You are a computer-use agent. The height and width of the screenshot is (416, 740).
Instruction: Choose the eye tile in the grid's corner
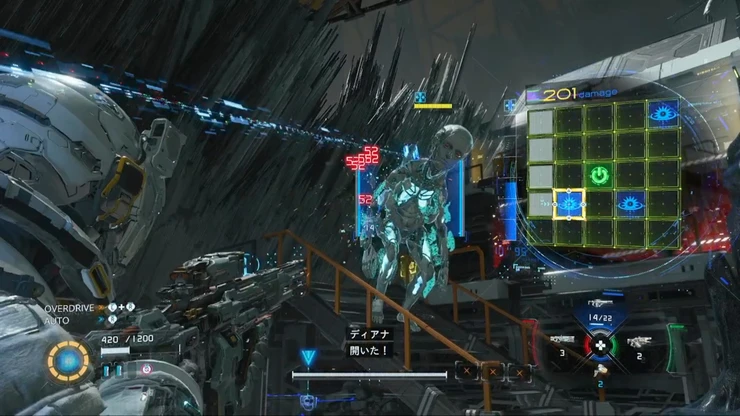(x=660, y=111)
